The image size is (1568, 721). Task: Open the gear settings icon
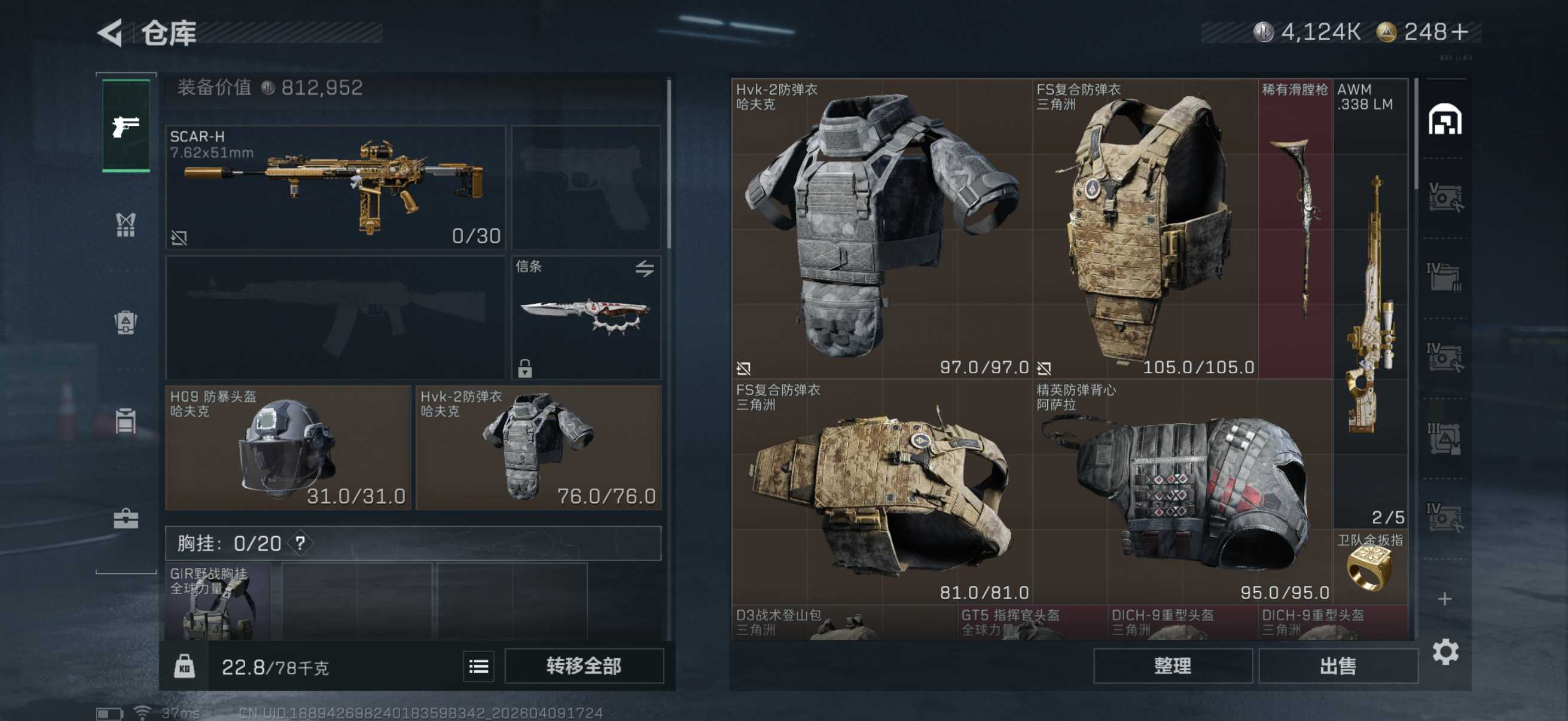click(1445, 652)
